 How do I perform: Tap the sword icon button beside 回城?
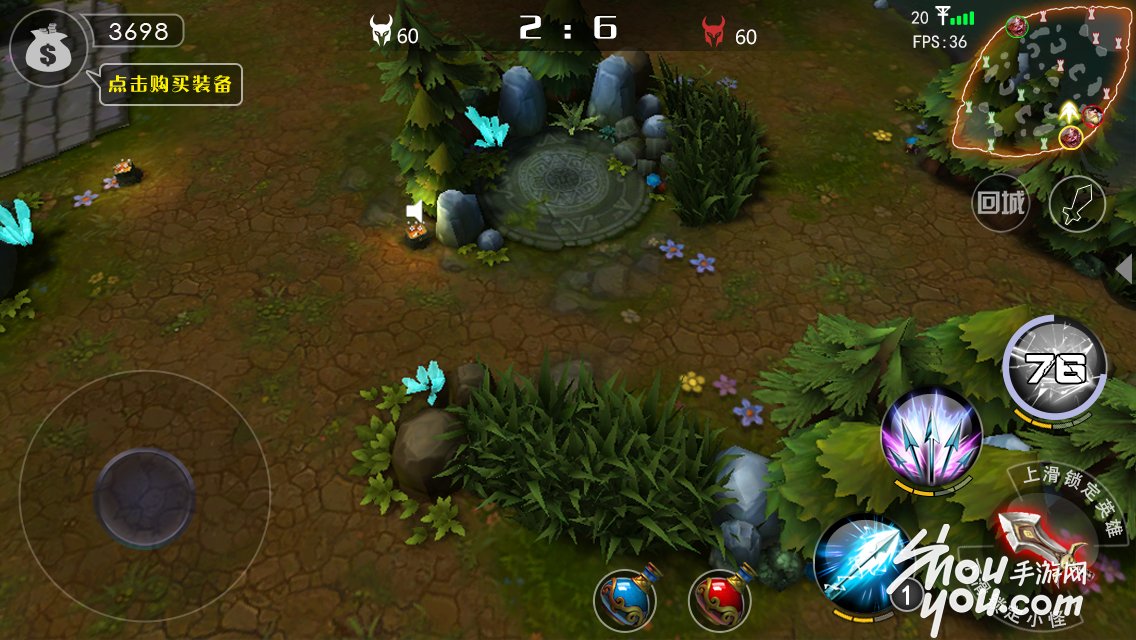pyautogui.click(x=1077, y=204)
